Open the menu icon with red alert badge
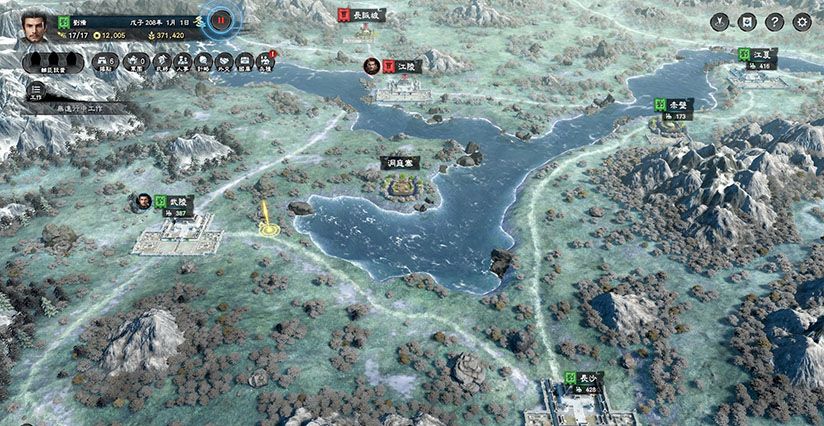 click(x=265, y=63)
